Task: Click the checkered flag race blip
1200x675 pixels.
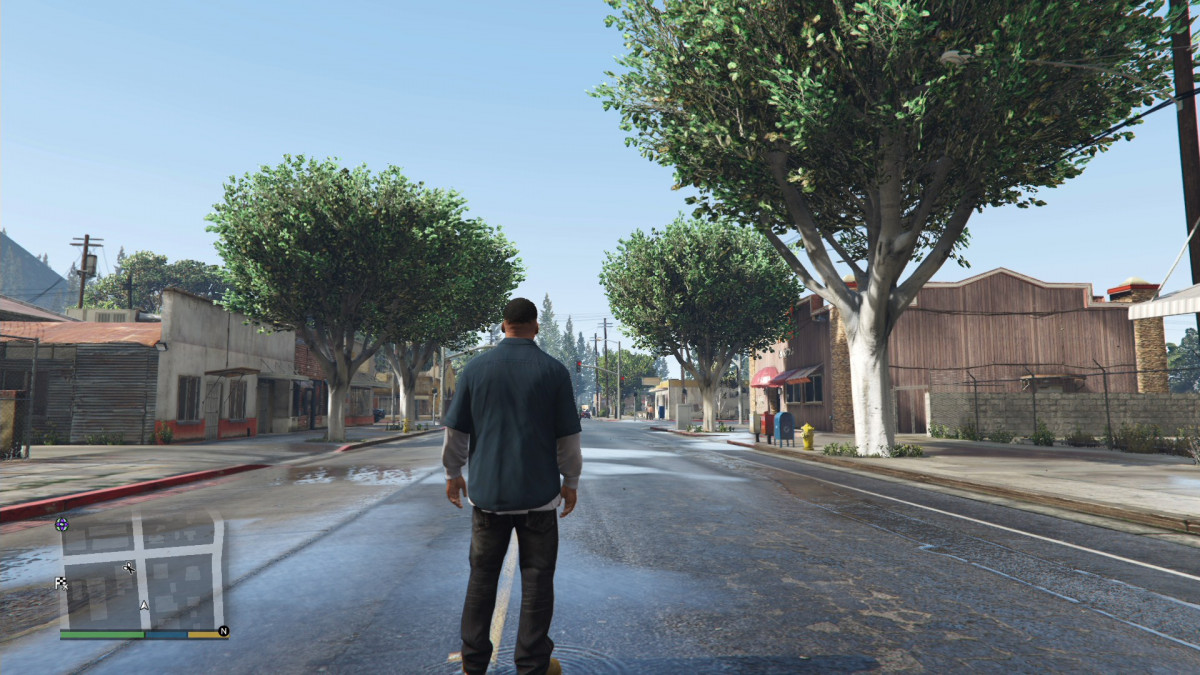Action: coord(62,583)
